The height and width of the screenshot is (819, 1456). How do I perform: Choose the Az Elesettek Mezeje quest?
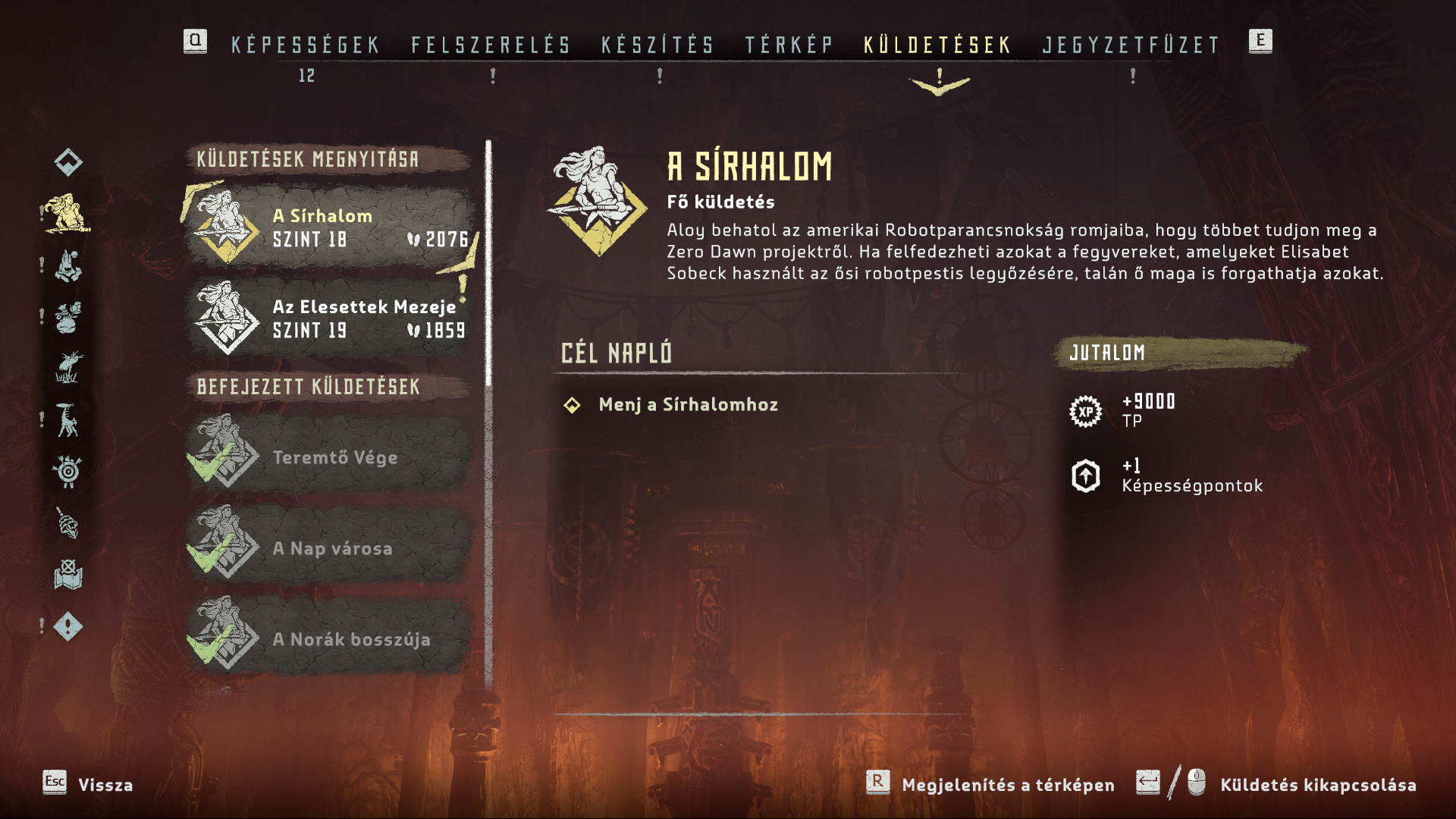pos(331,318)
